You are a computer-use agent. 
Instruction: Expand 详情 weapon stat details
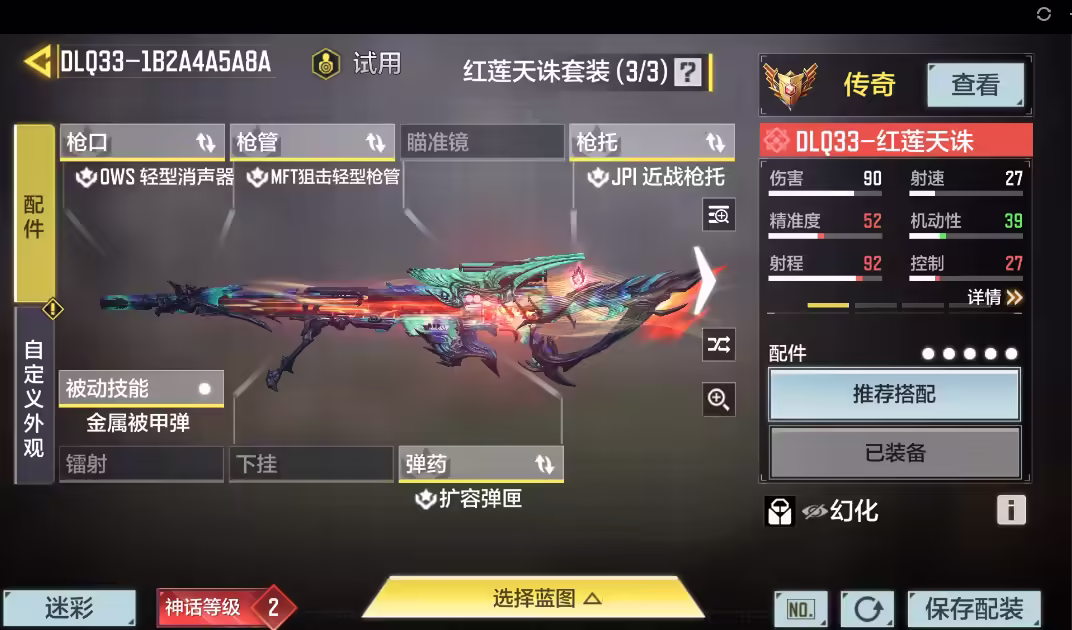[995, 297]
